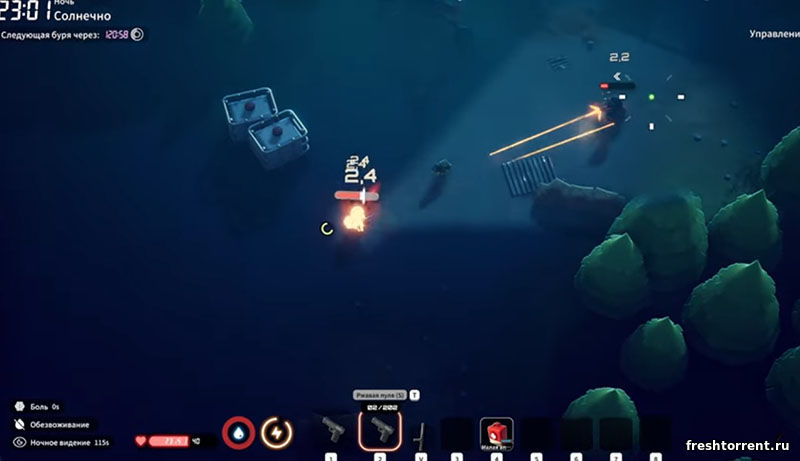Select the first pistol hotbar slot

[x=332, y=432]
